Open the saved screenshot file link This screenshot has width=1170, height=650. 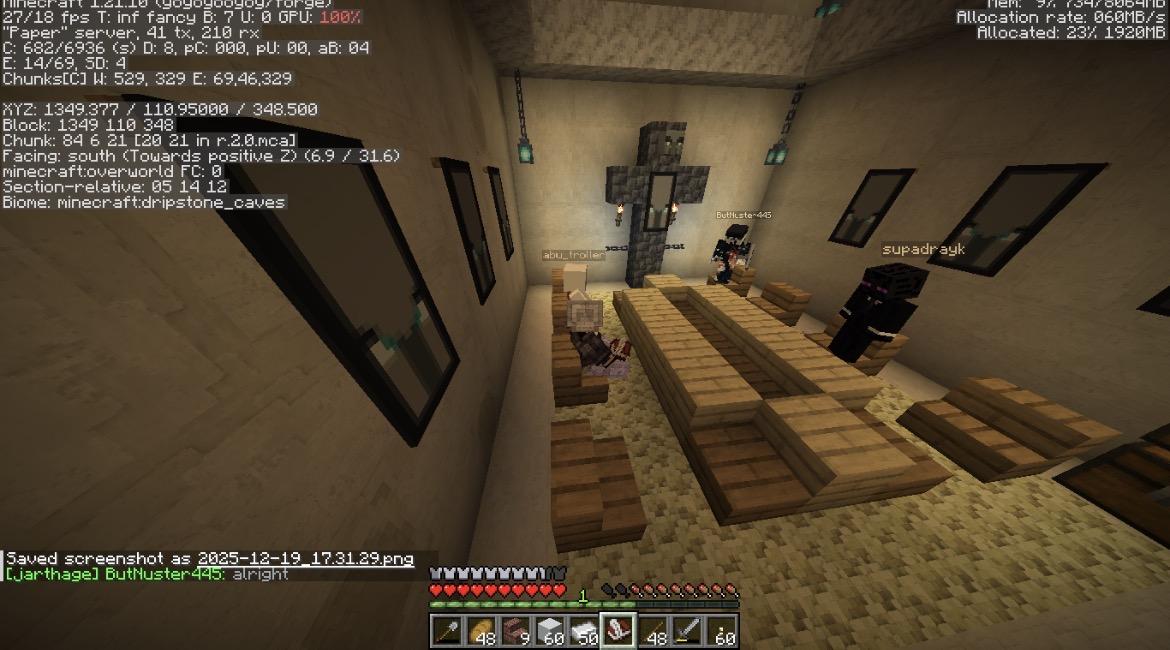(x=305, y=559)
